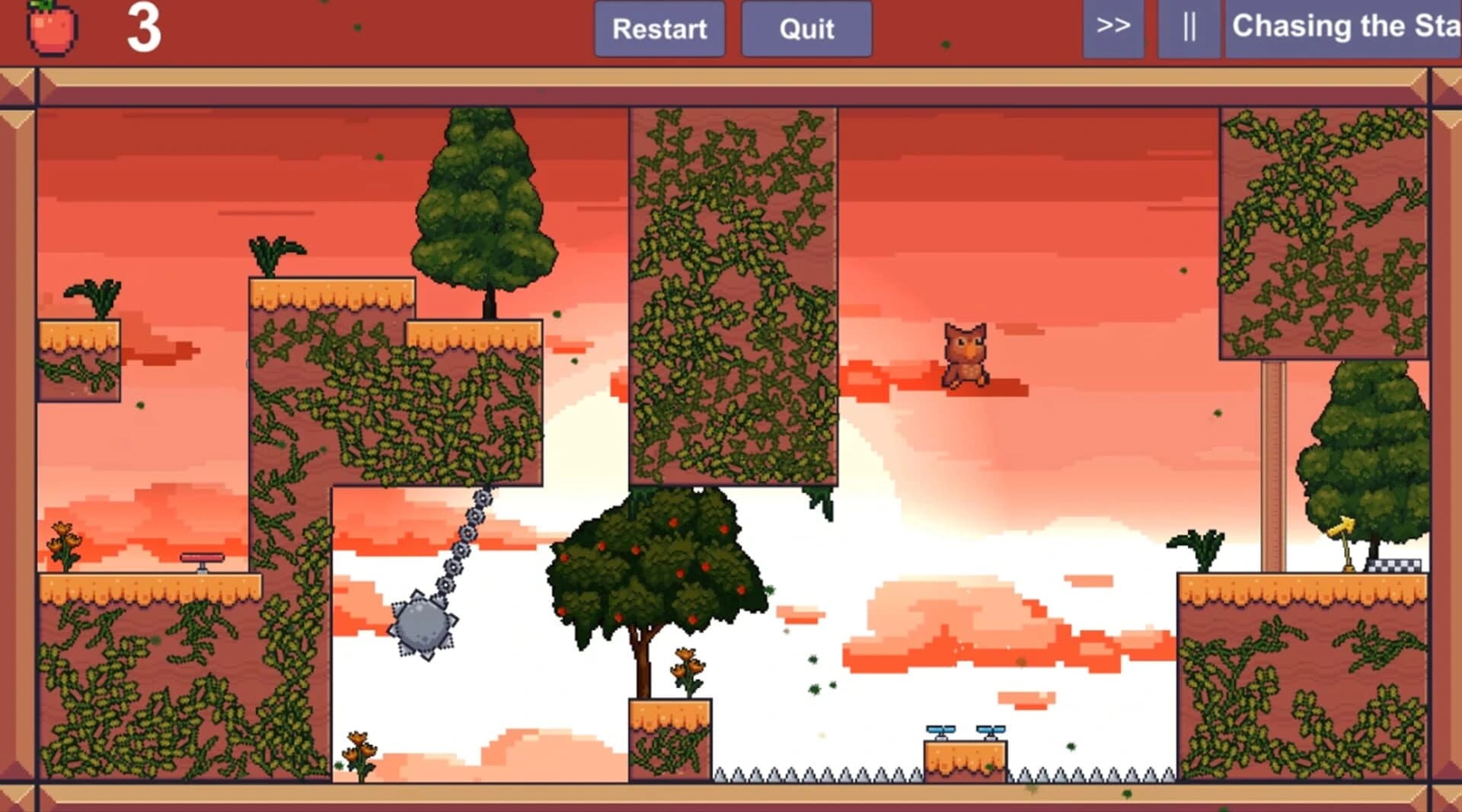Click the Restart button

[x=659, y=29]
